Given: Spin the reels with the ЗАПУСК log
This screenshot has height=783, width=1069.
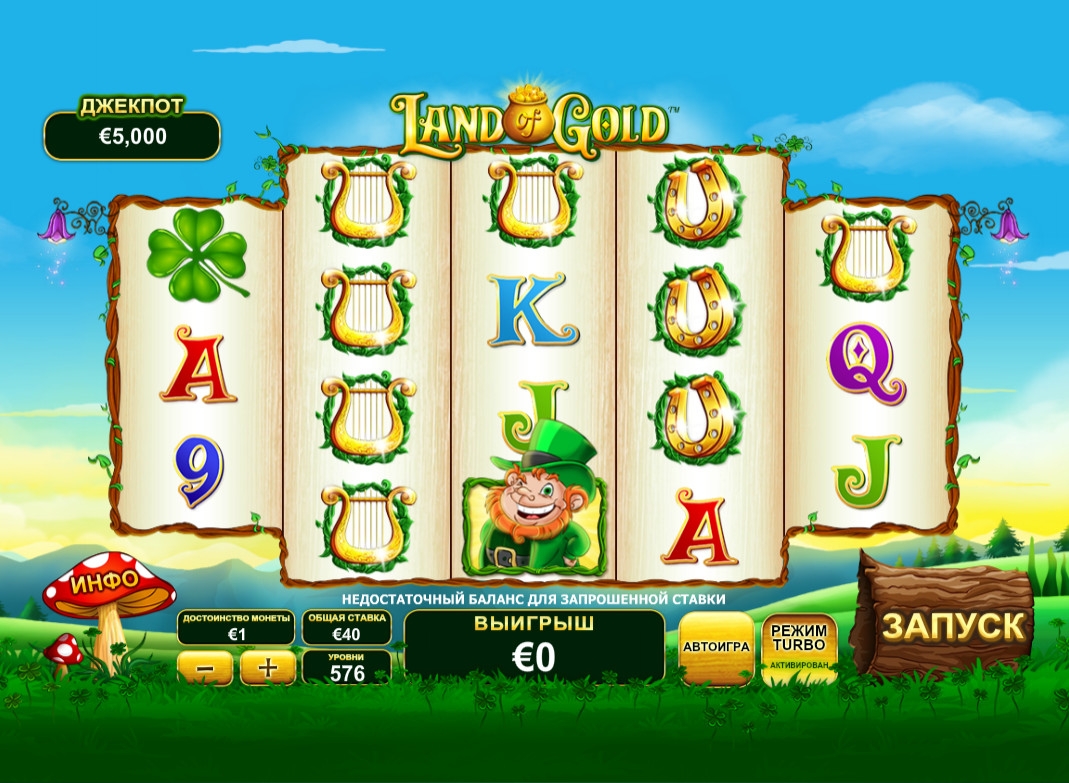Looking at the screenshot, I should [x=951, y=625].
